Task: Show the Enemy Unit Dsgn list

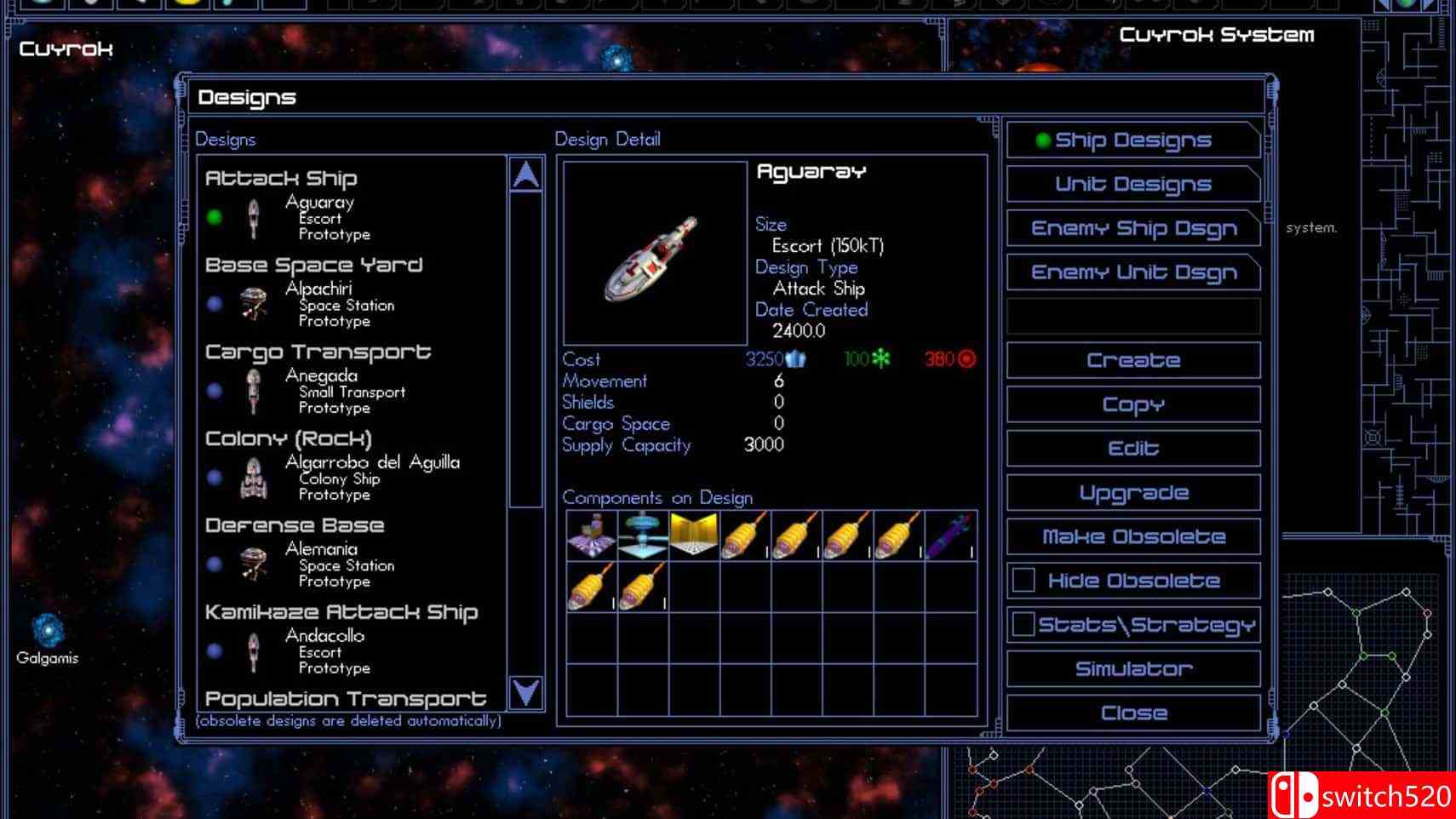Action: tap(1132, 273)
